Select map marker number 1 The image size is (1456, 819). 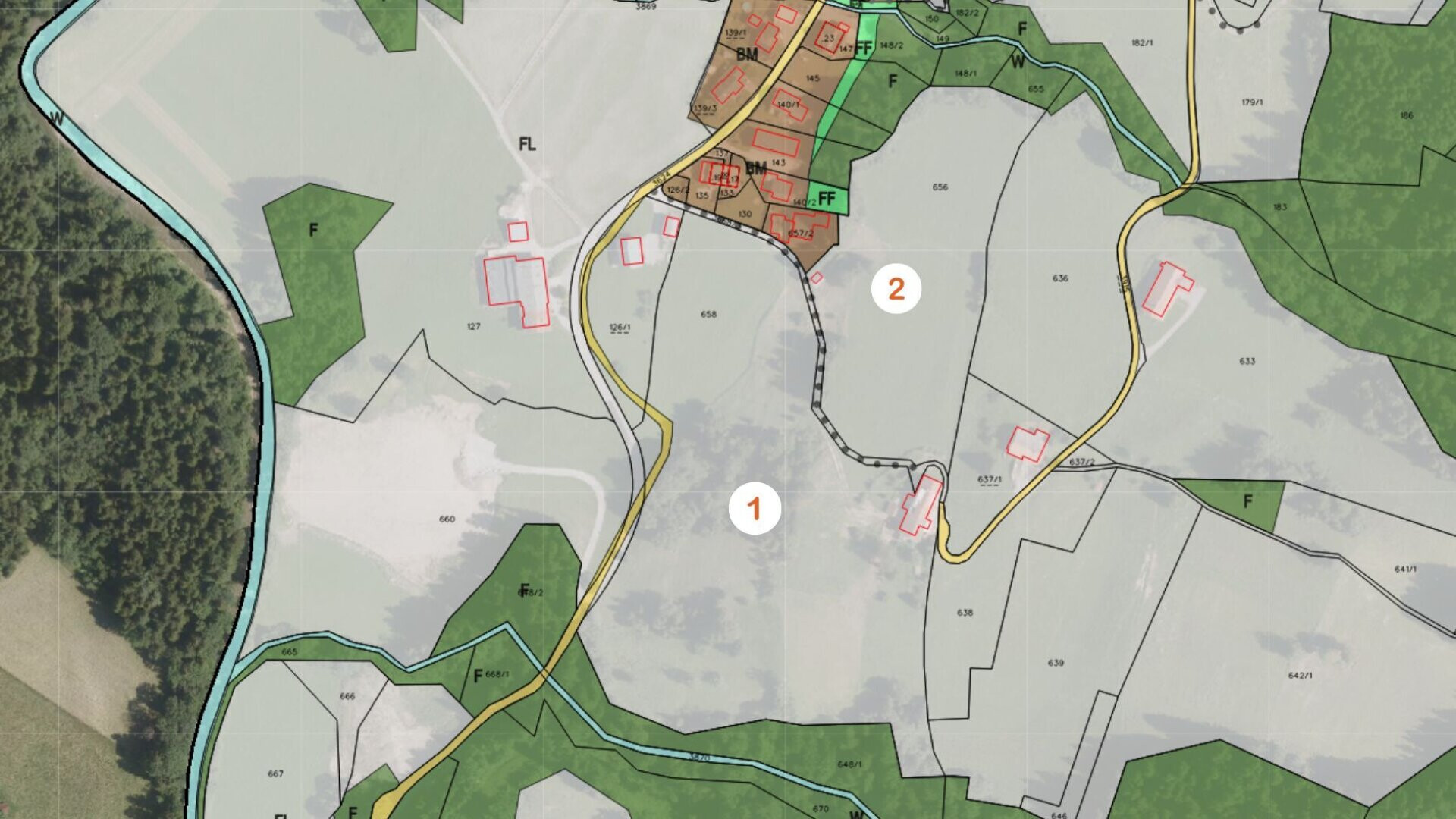(755, 509)
